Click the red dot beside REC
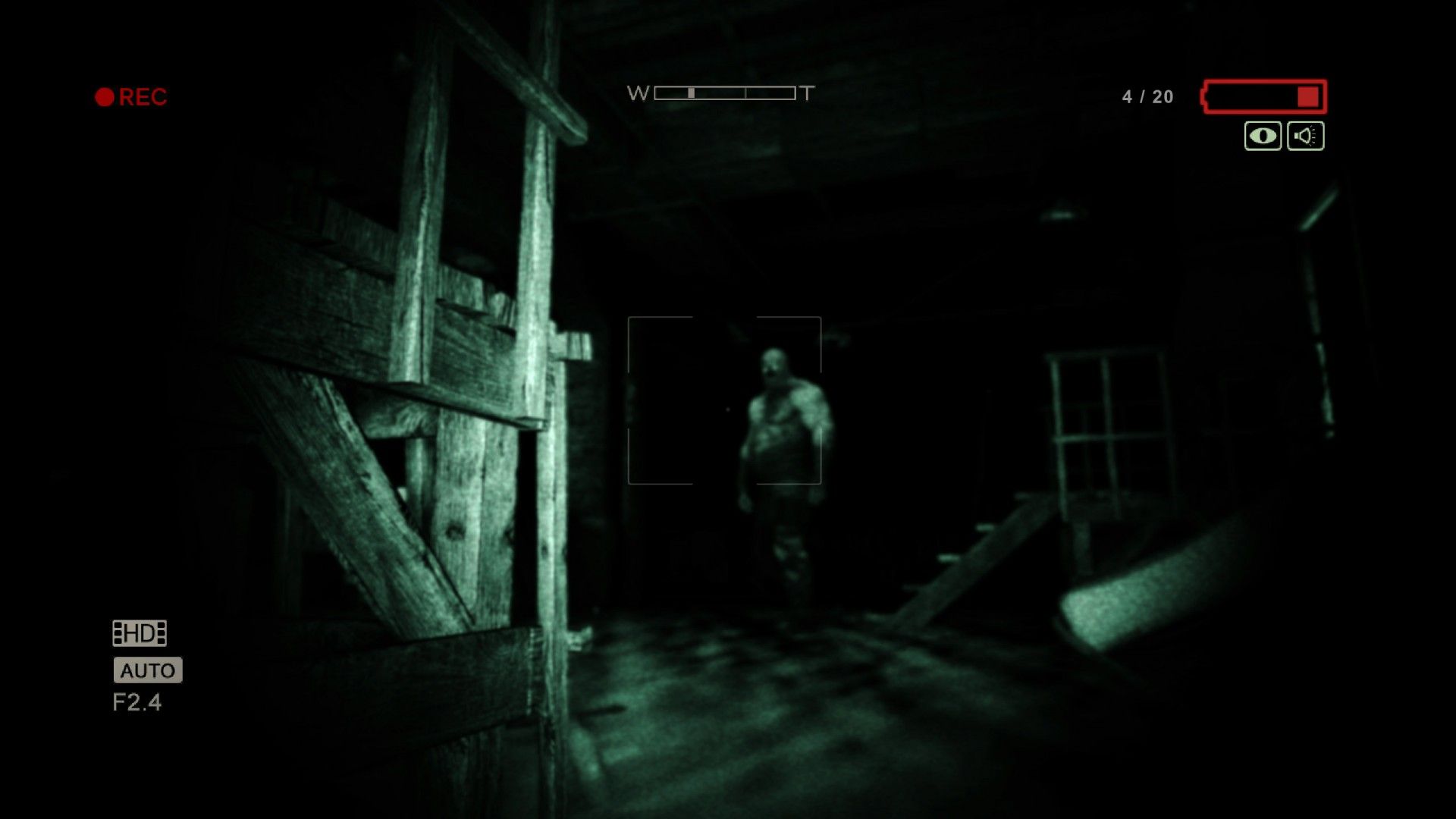Viewport: 1456px width, 819px height. tap(104, 96)
